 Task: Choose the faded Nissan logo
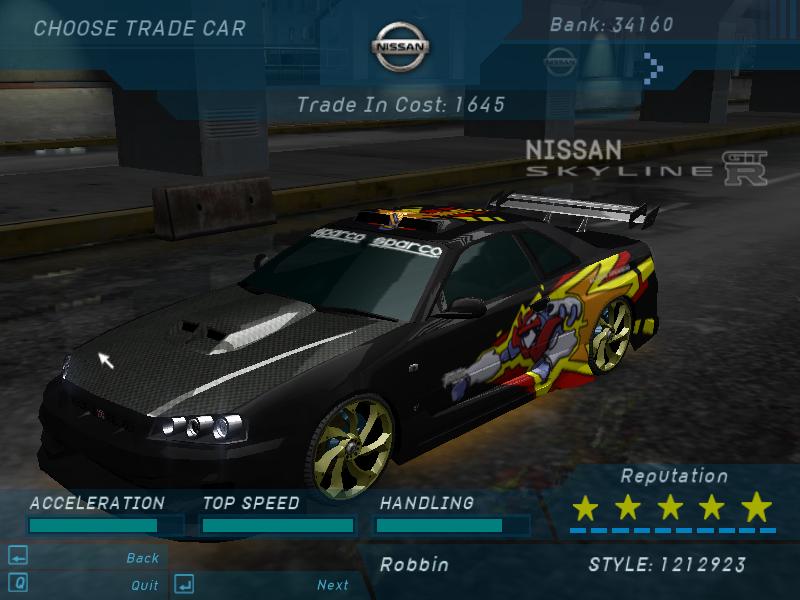click(562, 60)
